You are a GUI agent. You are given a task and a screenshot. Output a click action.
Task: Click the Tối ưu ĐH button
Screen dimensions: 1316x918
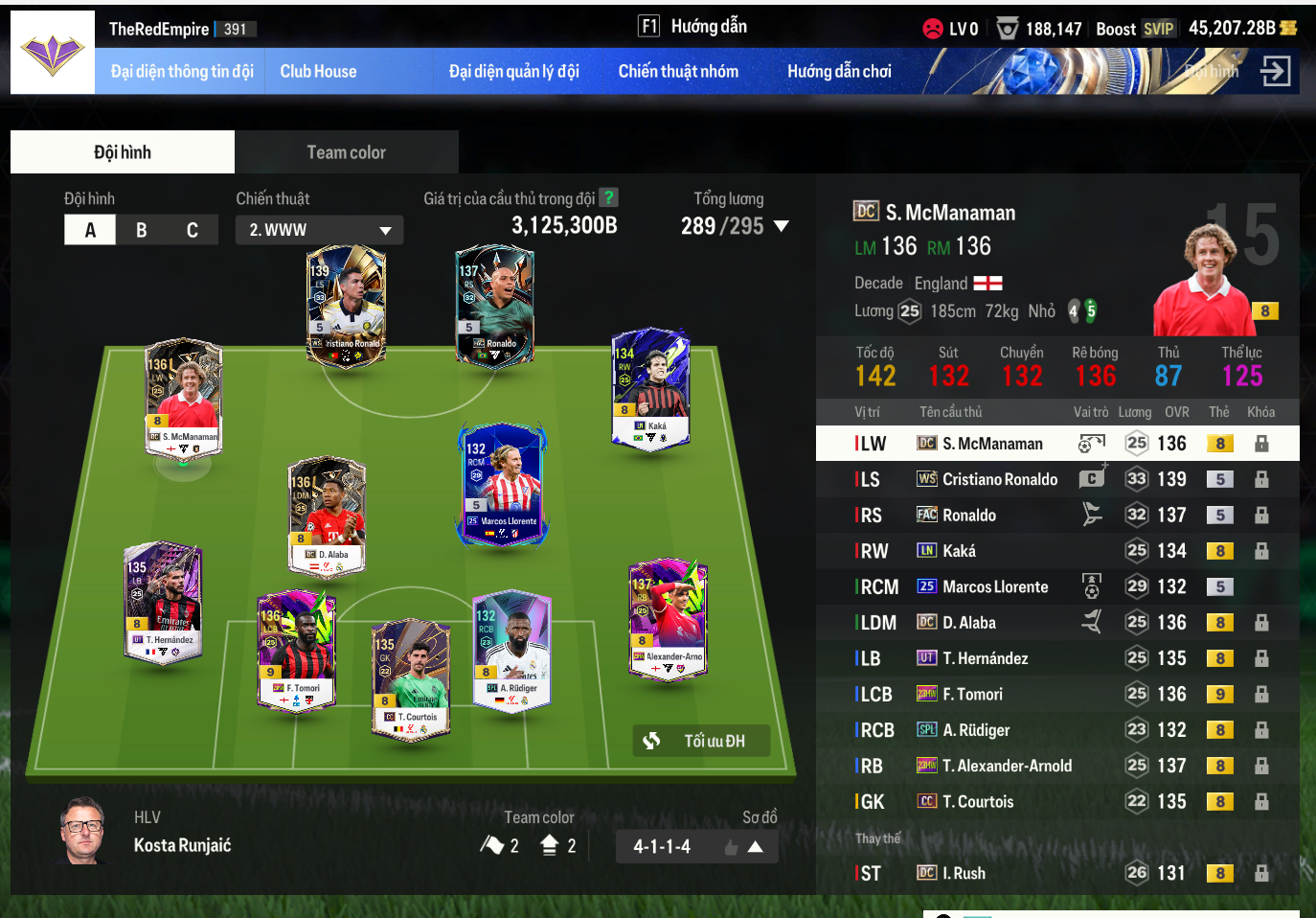click(701, 741)
